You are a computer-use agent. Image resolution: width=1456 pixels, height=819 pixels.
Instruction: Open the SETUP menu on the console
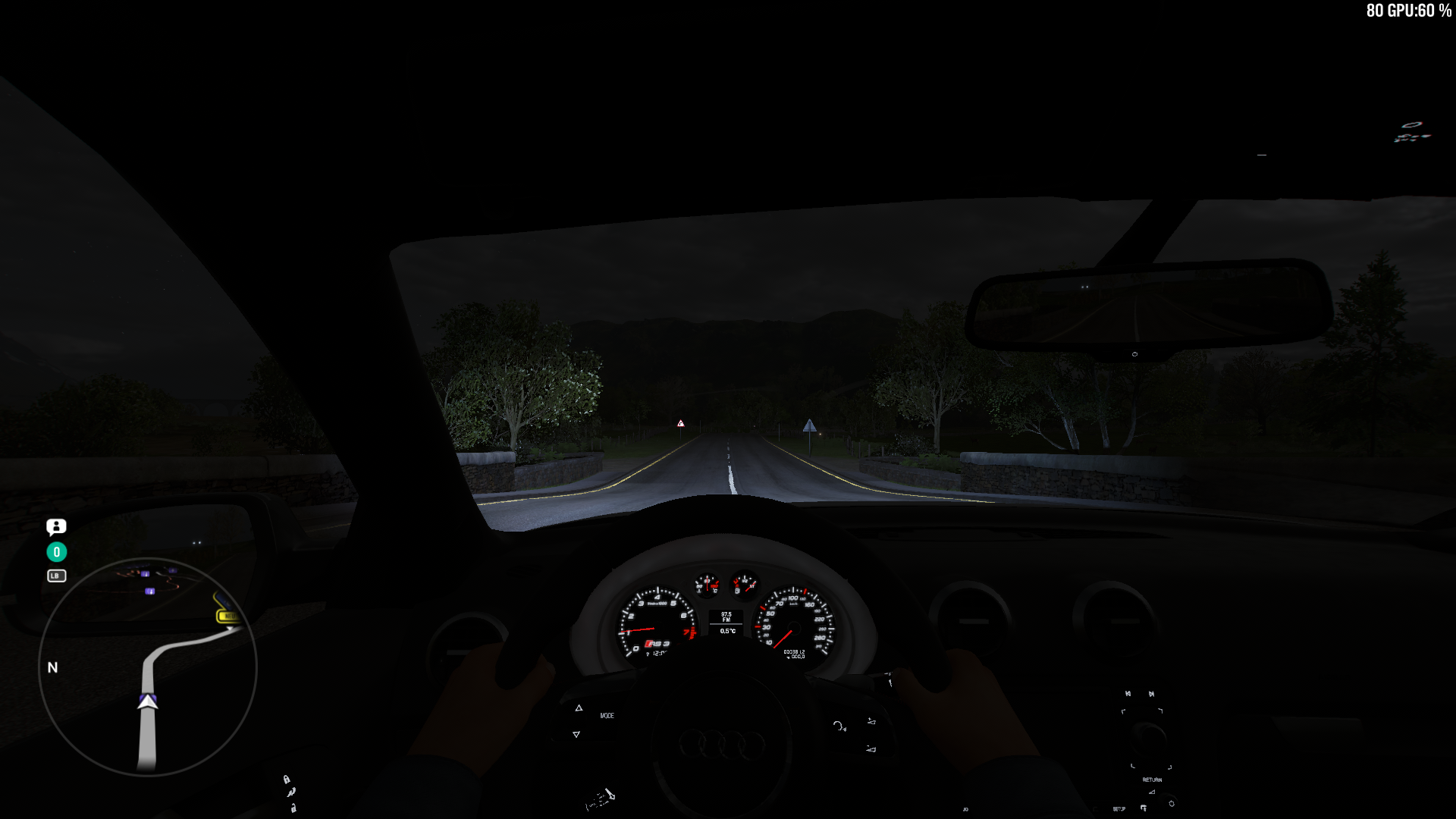point(1119,808)
